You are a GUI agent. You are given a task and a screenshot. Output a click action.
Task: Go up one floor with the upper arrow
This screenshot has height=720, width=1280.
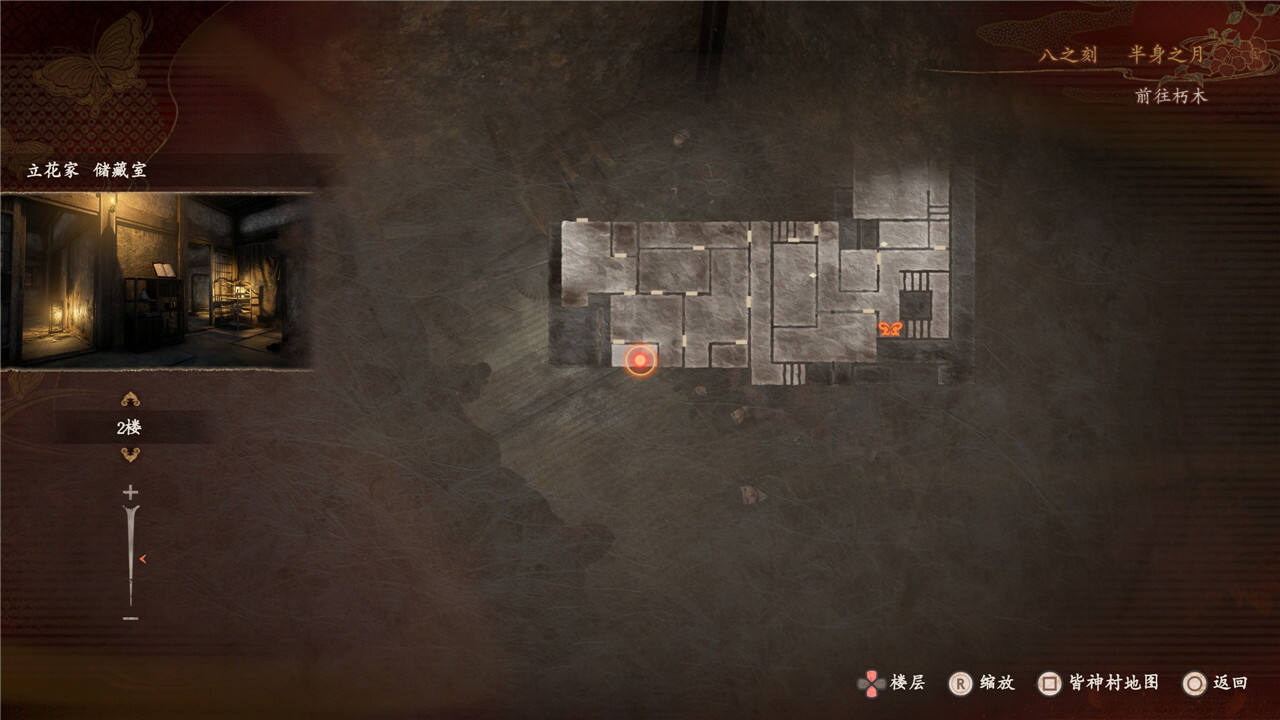click(130, 400)
